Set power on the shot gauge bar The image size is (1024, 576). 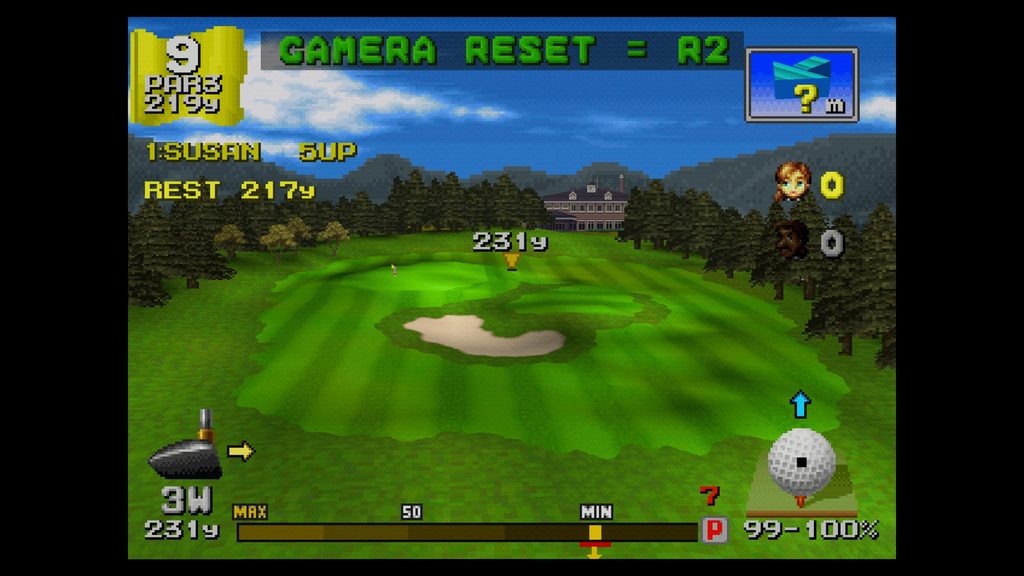click(x=466, y=532)
